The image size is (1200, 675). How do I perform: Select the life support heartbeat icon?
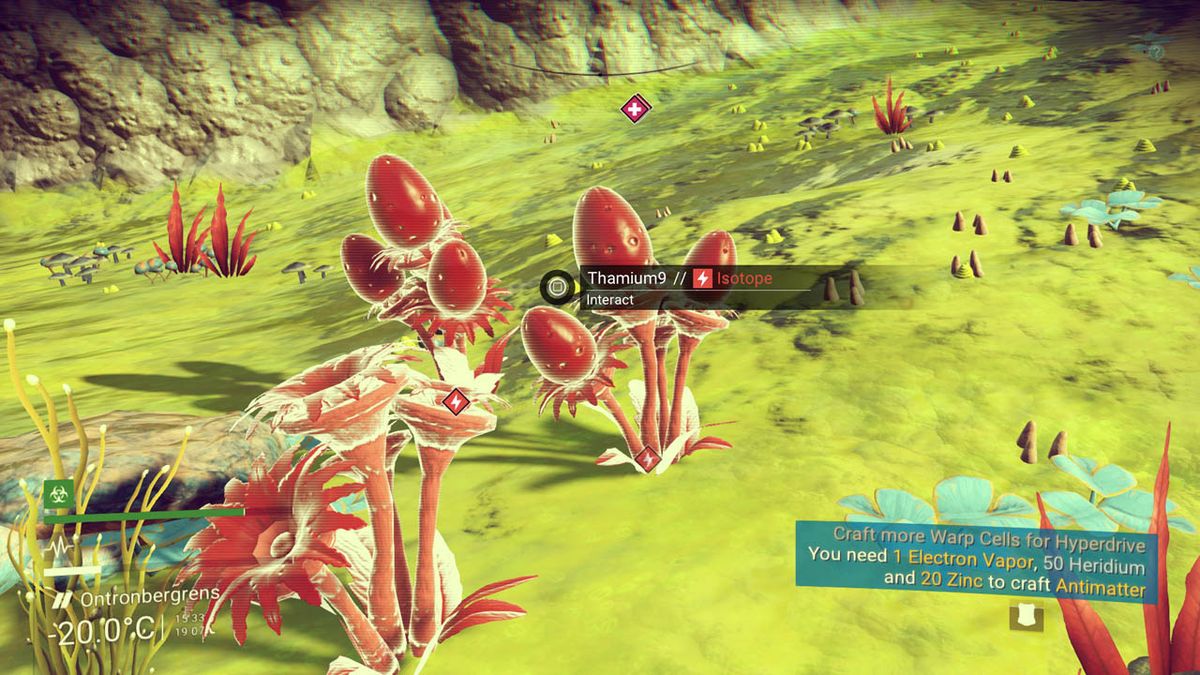(x=57, y=549)
